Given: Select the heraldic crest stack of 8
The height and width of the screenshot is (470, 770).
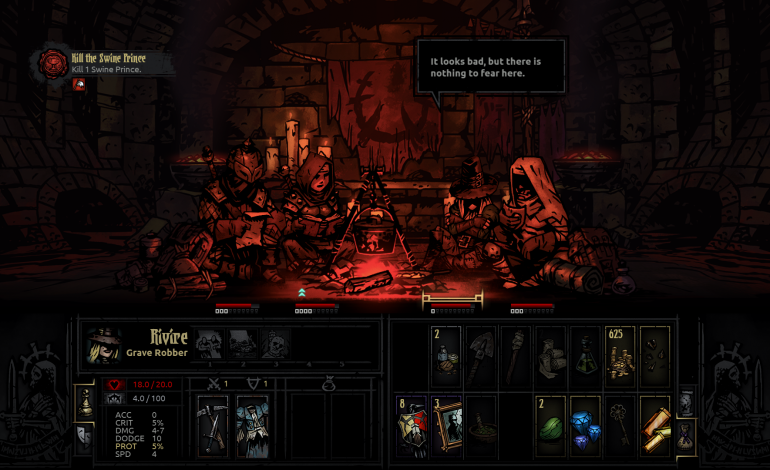Looking at the screenshot, I should click(x=413, y=424).
